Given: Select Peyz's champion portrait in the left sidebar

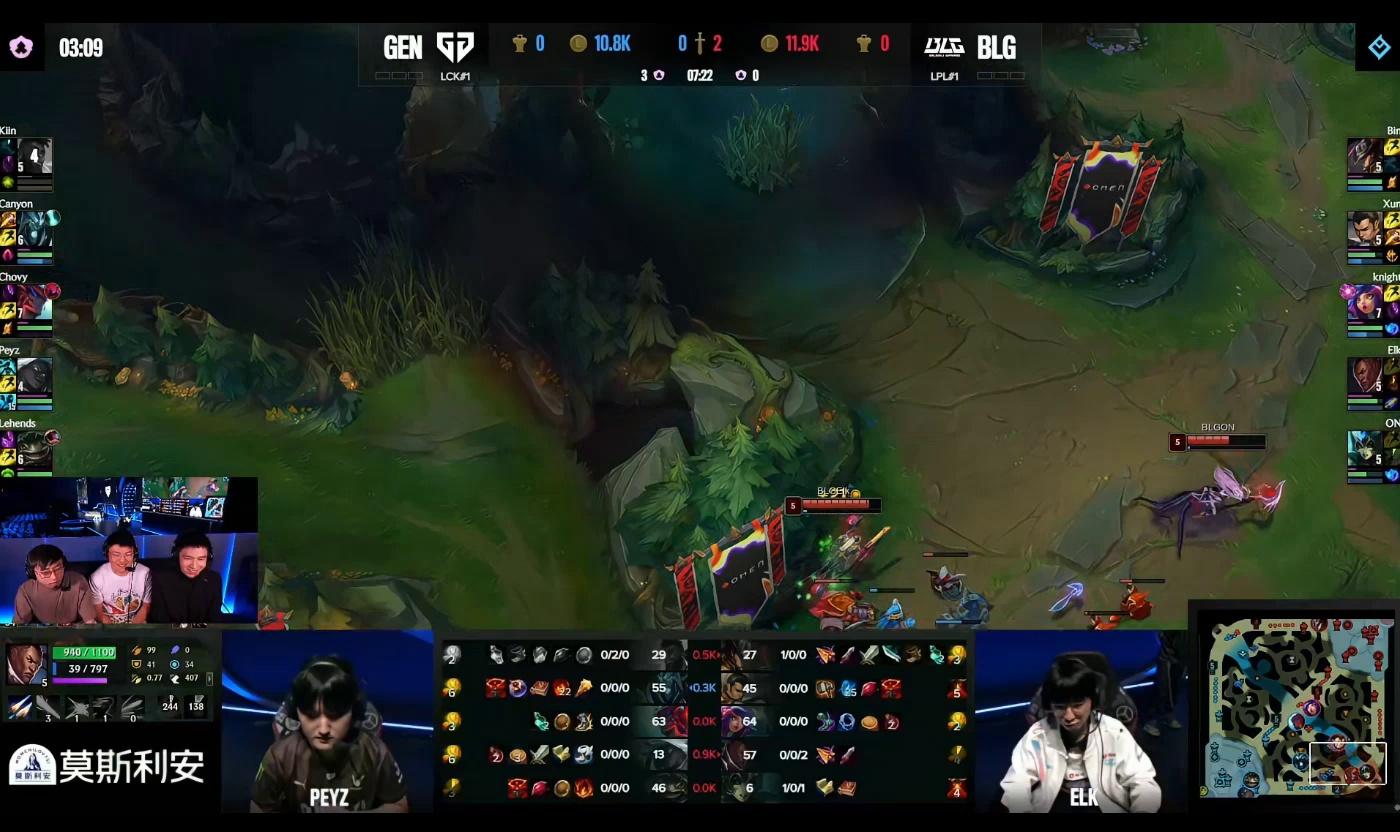Looking at the screenshot, I should tap(35, 376).
